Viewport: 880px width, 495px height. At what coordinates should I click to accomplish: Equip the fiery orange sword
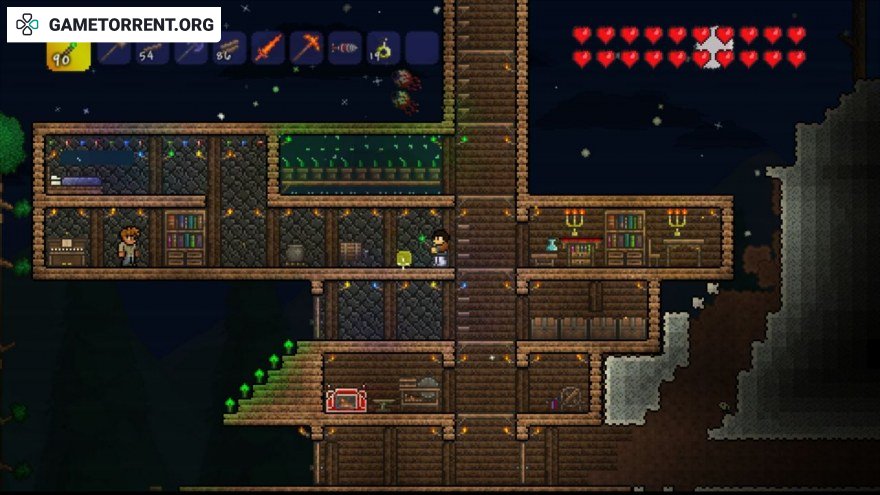268,48
